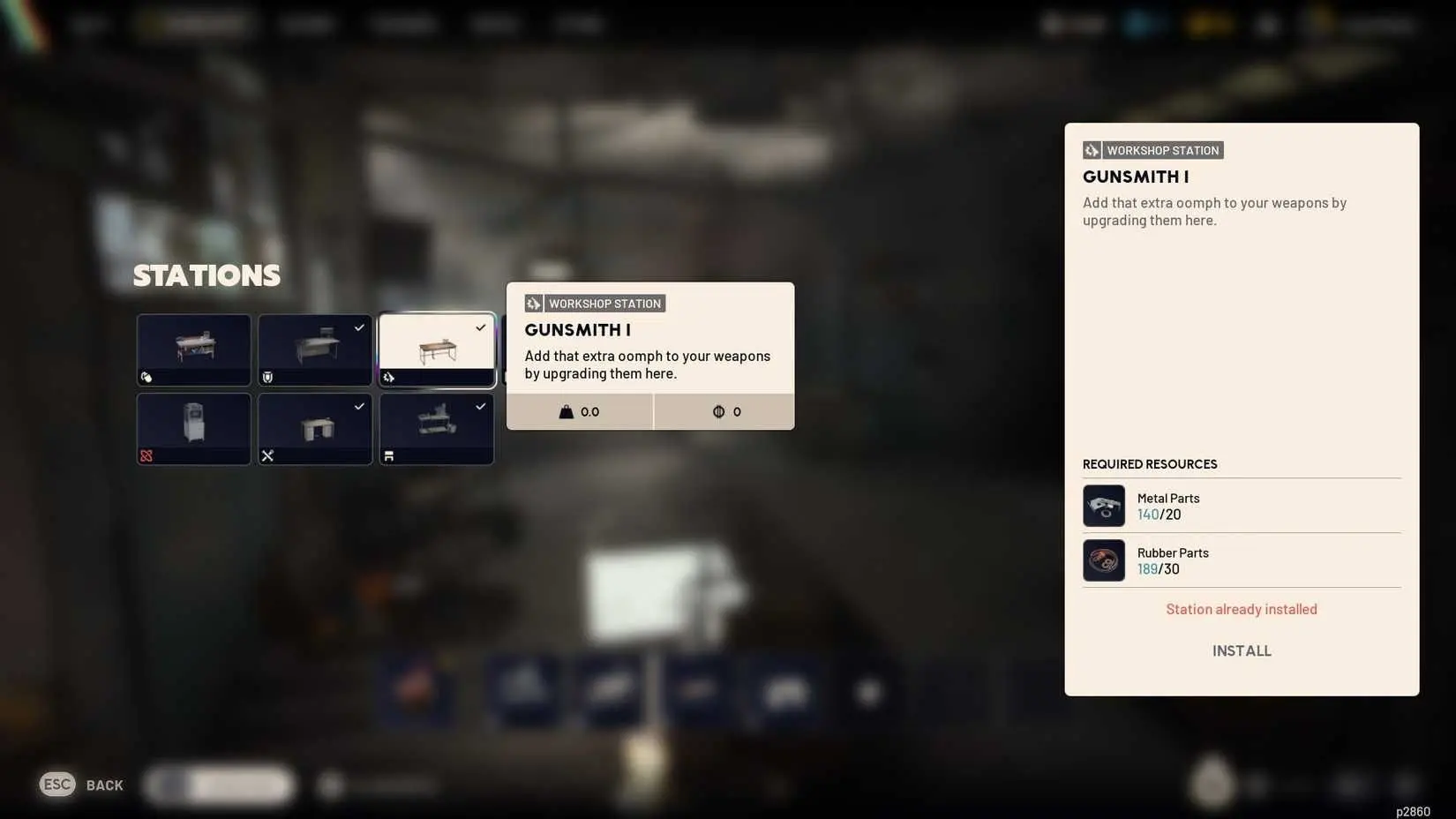Select the shield icon on the armor station
This screenshot has width=1456, height=819.
(267, 377)
